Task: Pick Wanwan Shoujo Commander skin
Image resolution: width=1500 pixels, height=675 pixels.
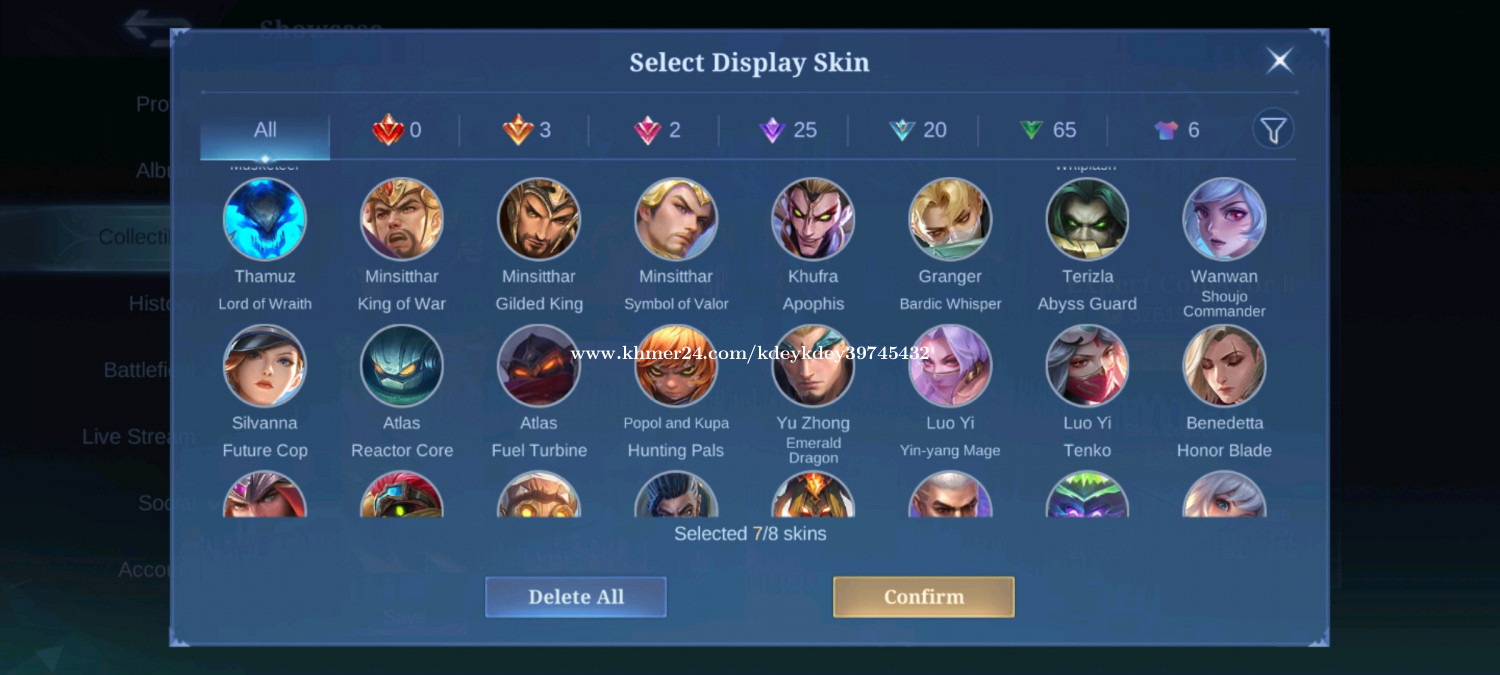Action: [x=1224, y=219]
